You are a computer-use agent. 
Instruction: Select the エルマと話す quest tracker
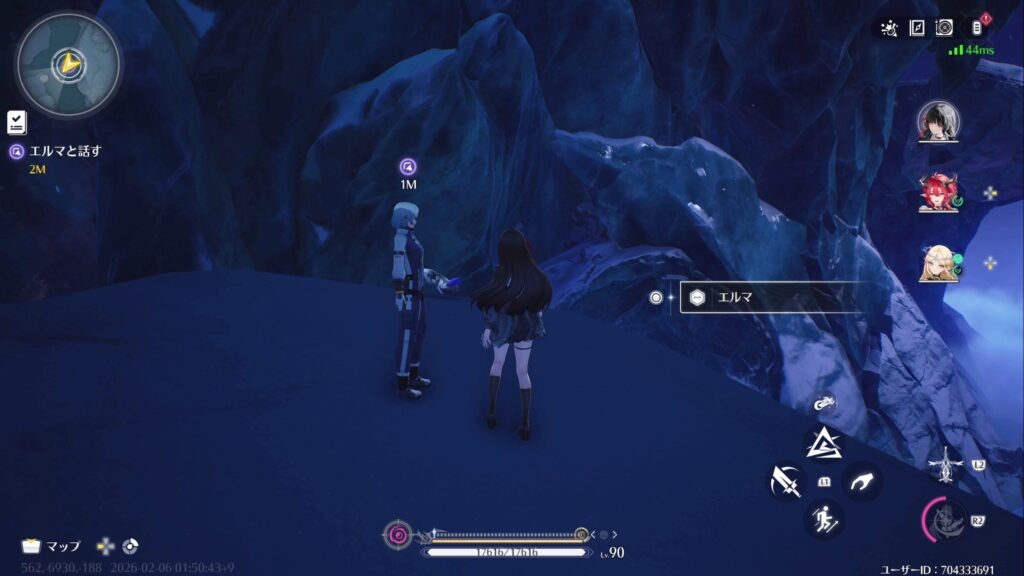coord(62,152)
